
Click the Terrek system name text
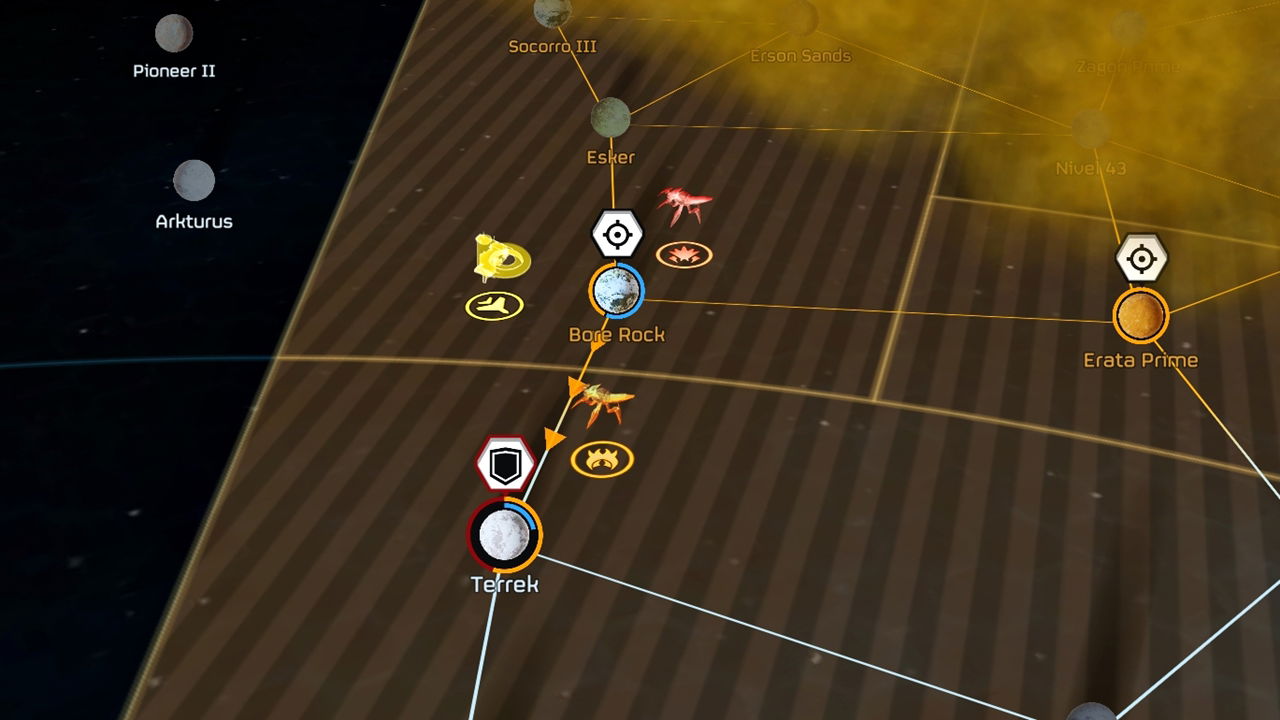[x=506, y=582]
